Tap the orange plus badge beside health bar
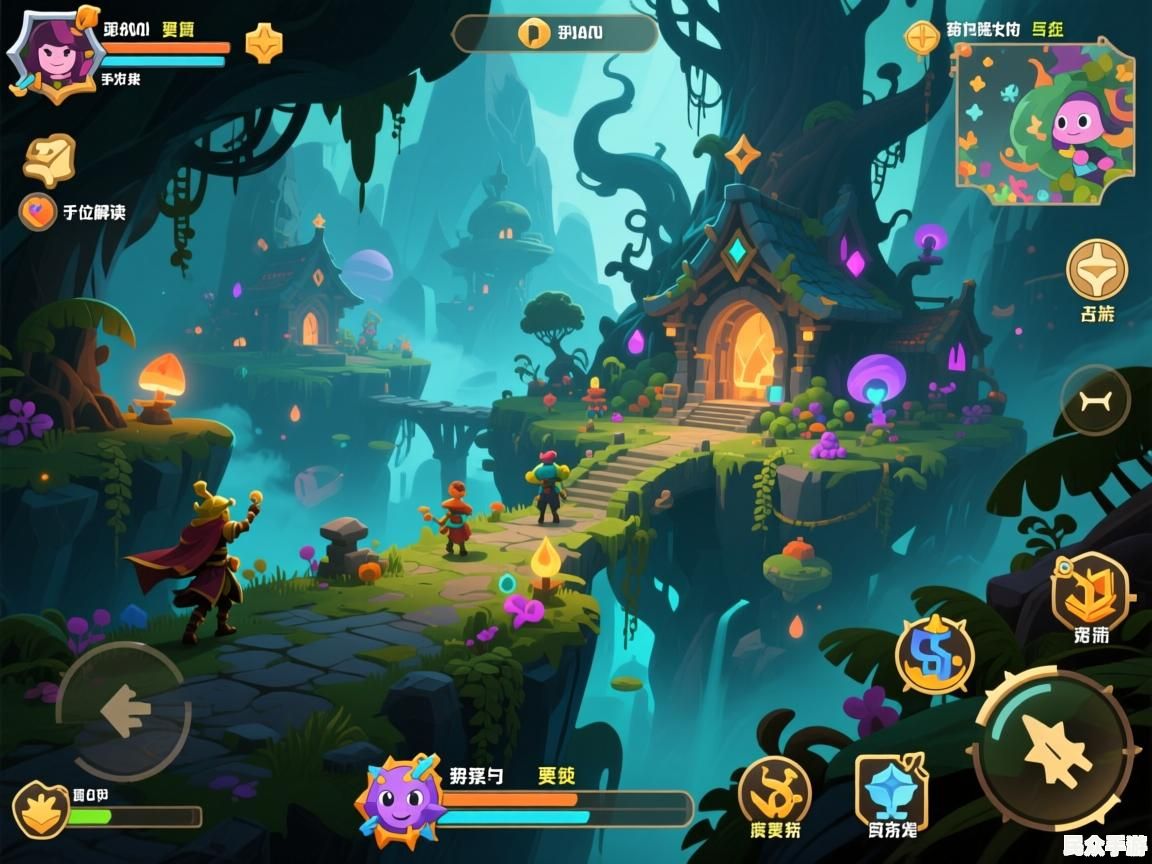This screenshot has height=864, width=1152. [x=264, y=43]
